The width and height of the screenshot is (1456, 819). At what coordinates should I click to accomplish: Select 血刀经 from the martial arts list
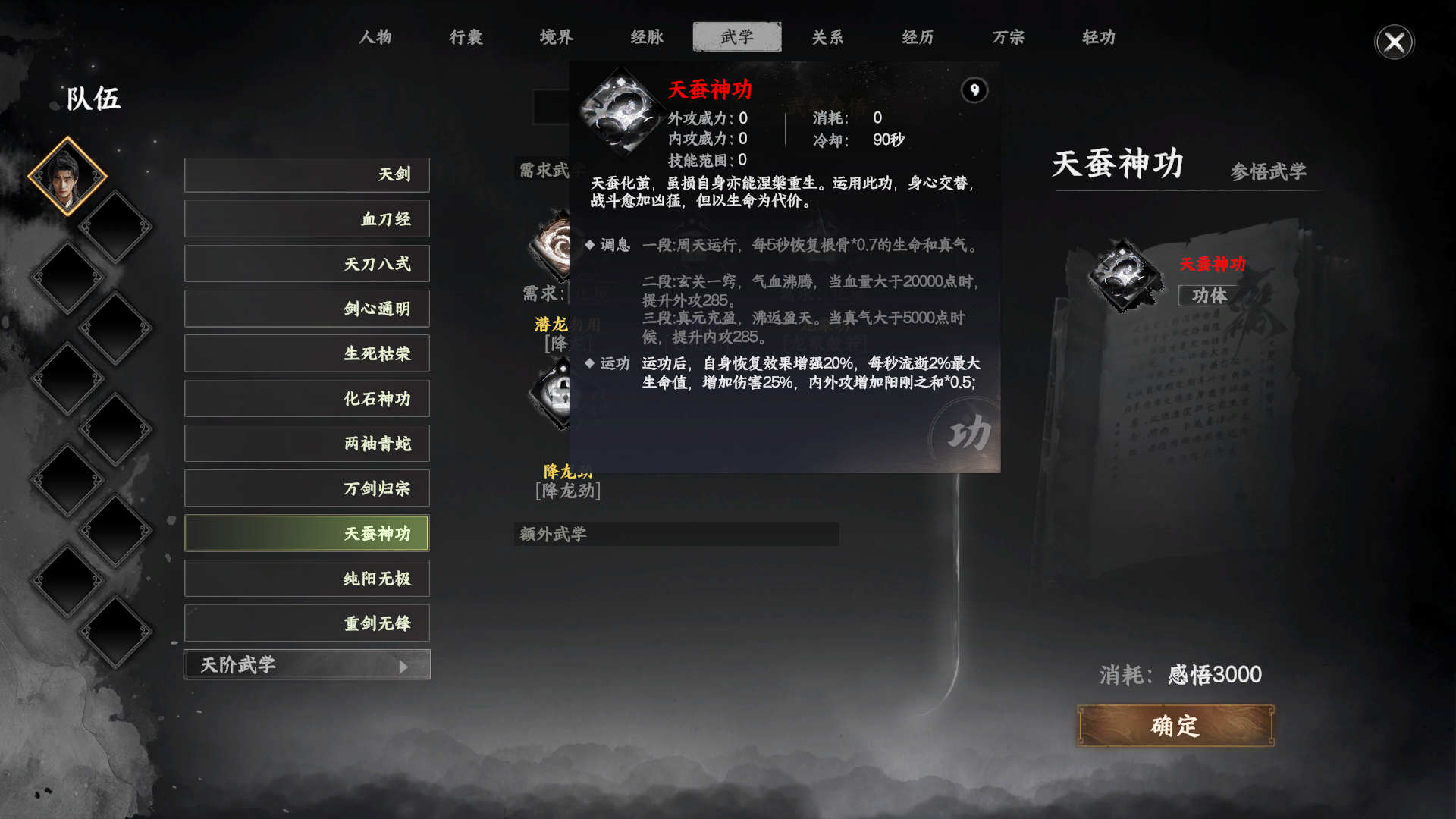pyautogui.click(x=306, y=218)
